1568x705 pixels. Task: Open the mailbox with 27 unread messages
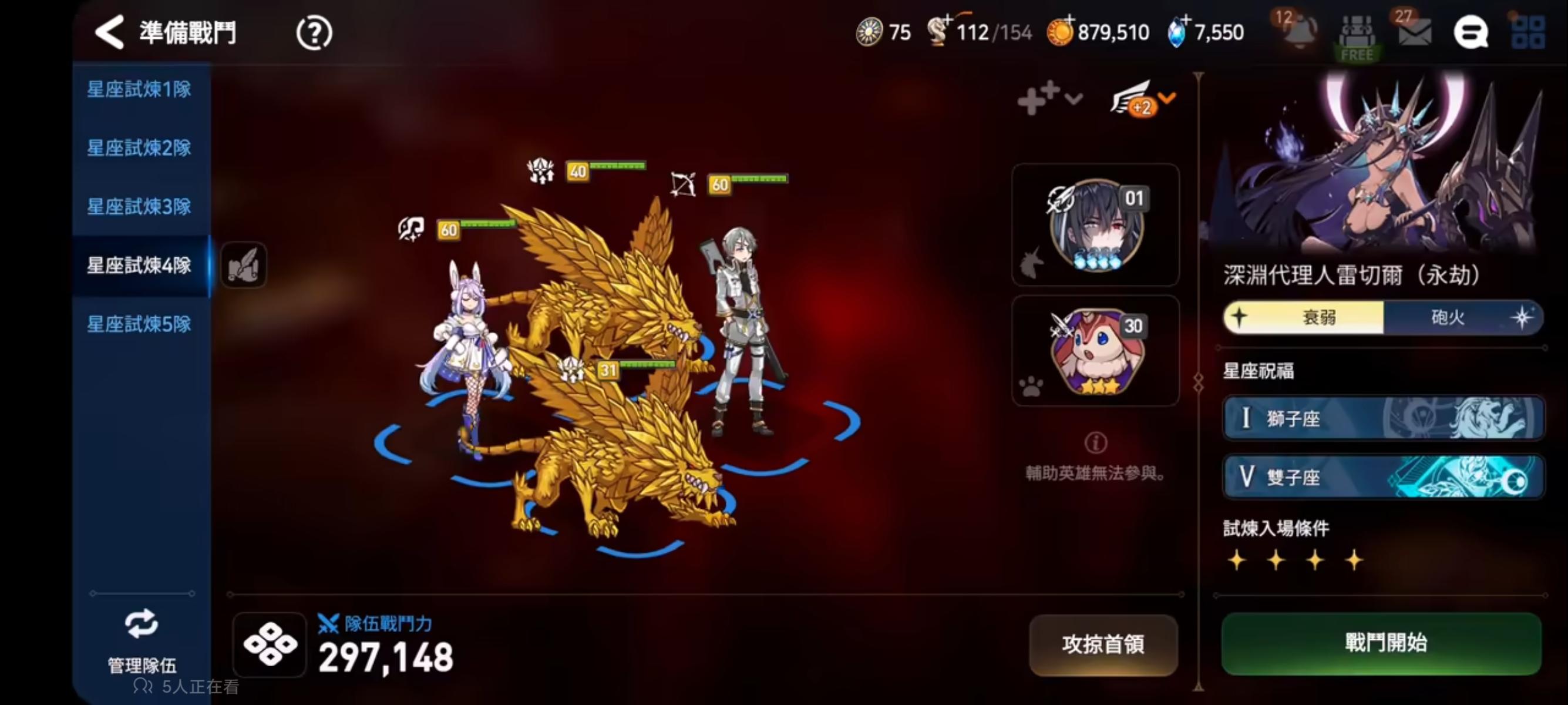point(1414,33)
